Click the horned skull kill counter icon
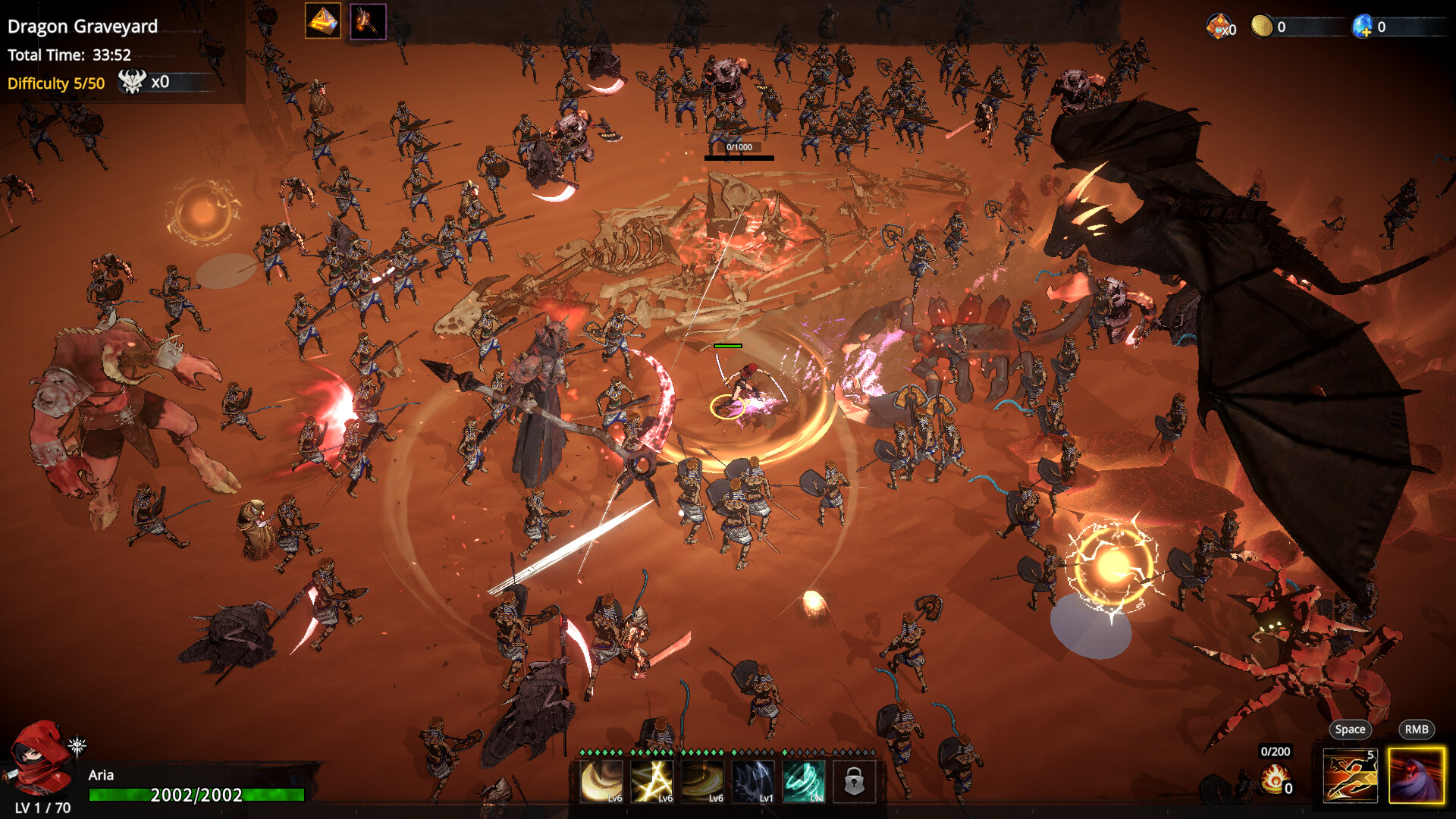Screen dimensions: 1456x819 132,82
